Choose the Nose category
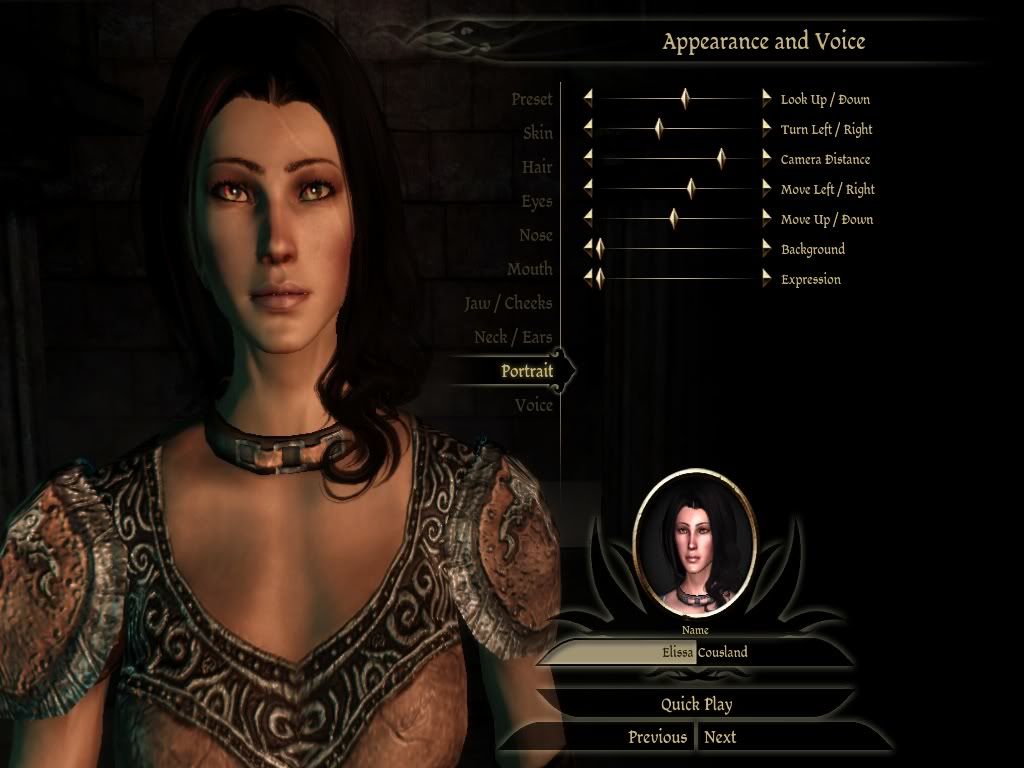The image size is (1024, 768). click(x=535, y=235)
